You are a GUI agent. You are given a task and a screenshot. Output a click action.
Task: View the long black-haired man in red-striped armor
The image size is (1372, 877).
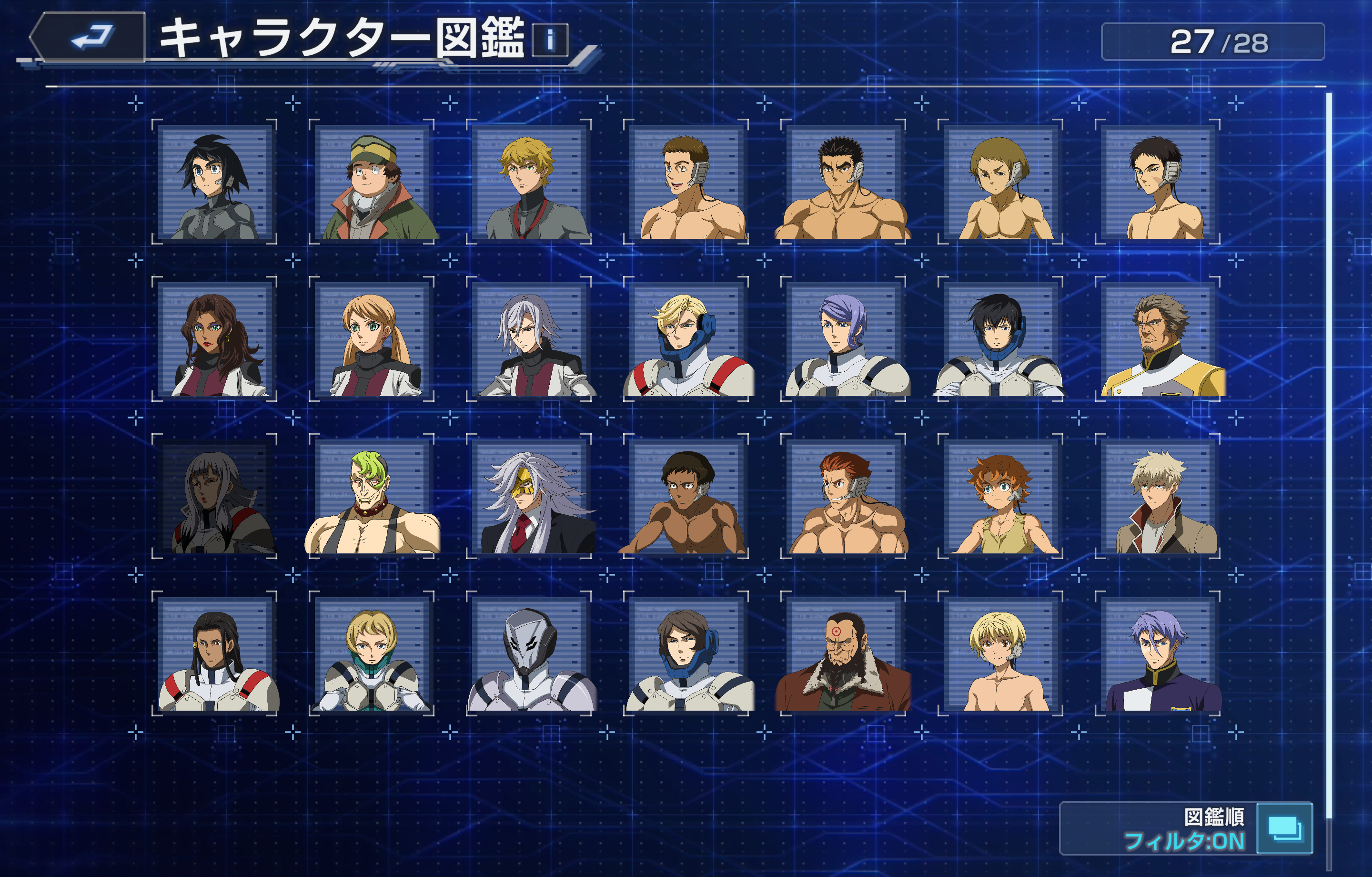point(215,654)
